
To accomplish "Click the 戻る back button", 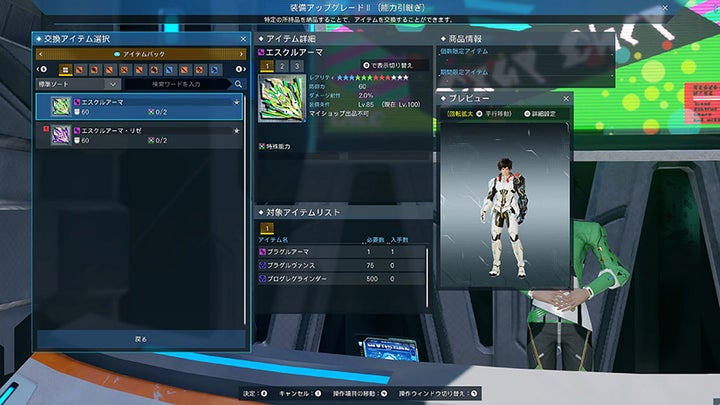I will coord(140,339).
